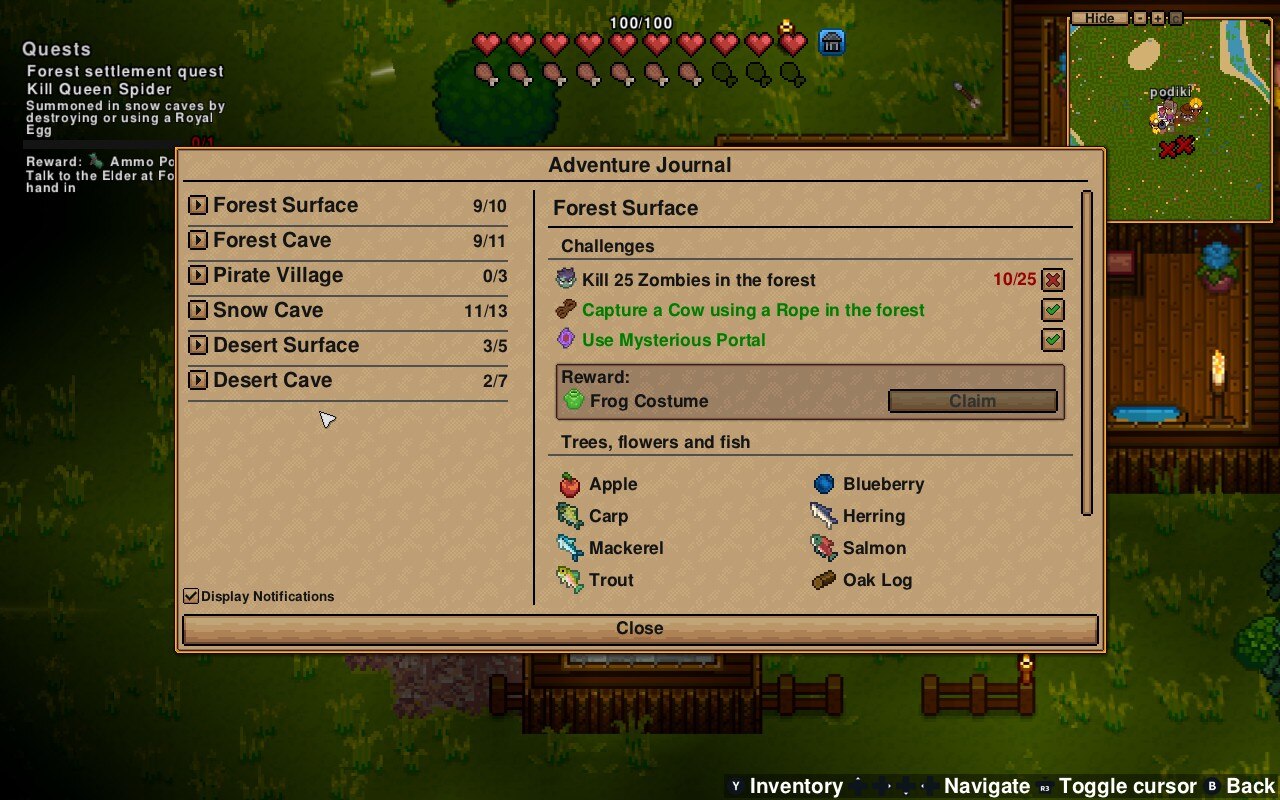The width and height of the screenshot is (1280, 800).
Task: Click the blue settlement icon beside the hearts
Action: 832,42
